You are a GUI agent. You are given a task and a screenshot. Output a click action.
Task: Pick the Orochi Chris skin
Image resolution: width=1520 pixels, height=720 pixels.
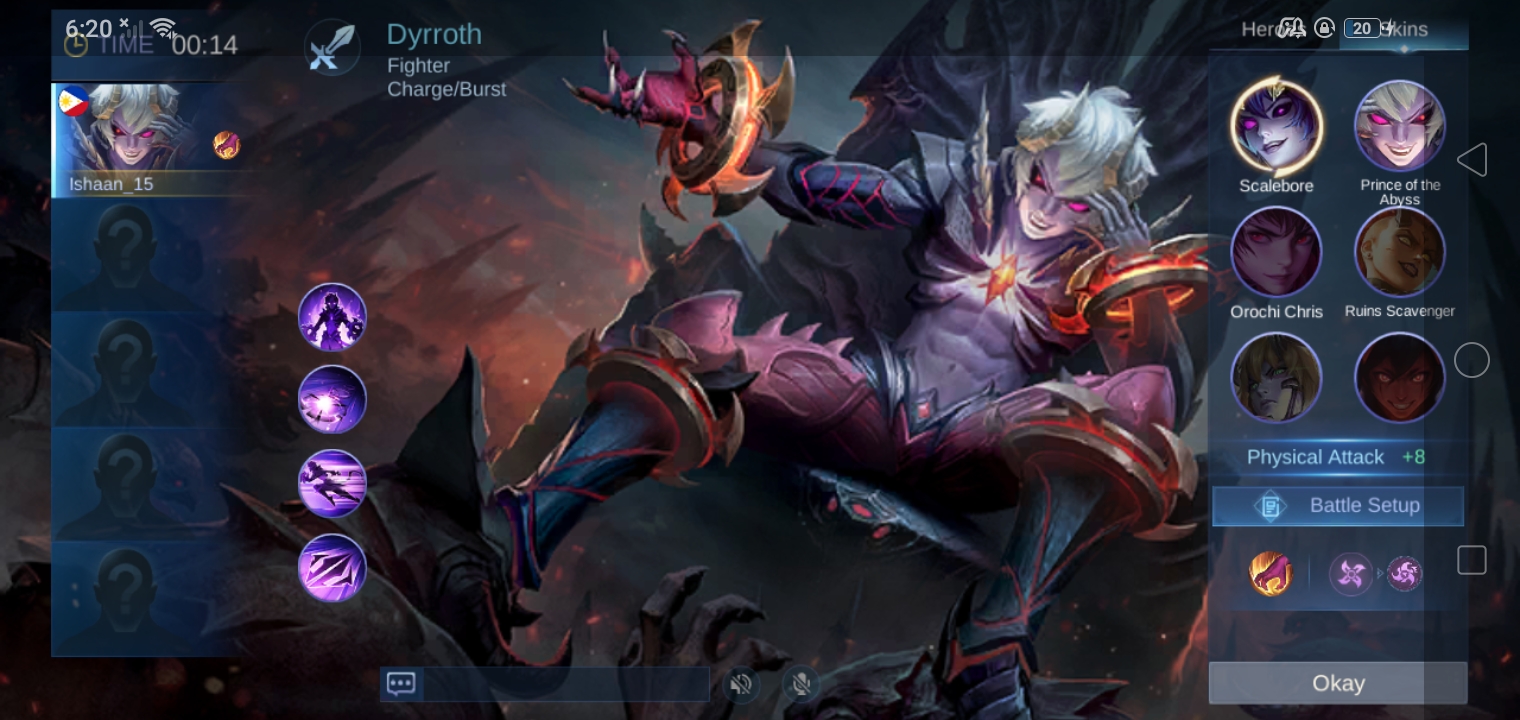click(1276, 253)
